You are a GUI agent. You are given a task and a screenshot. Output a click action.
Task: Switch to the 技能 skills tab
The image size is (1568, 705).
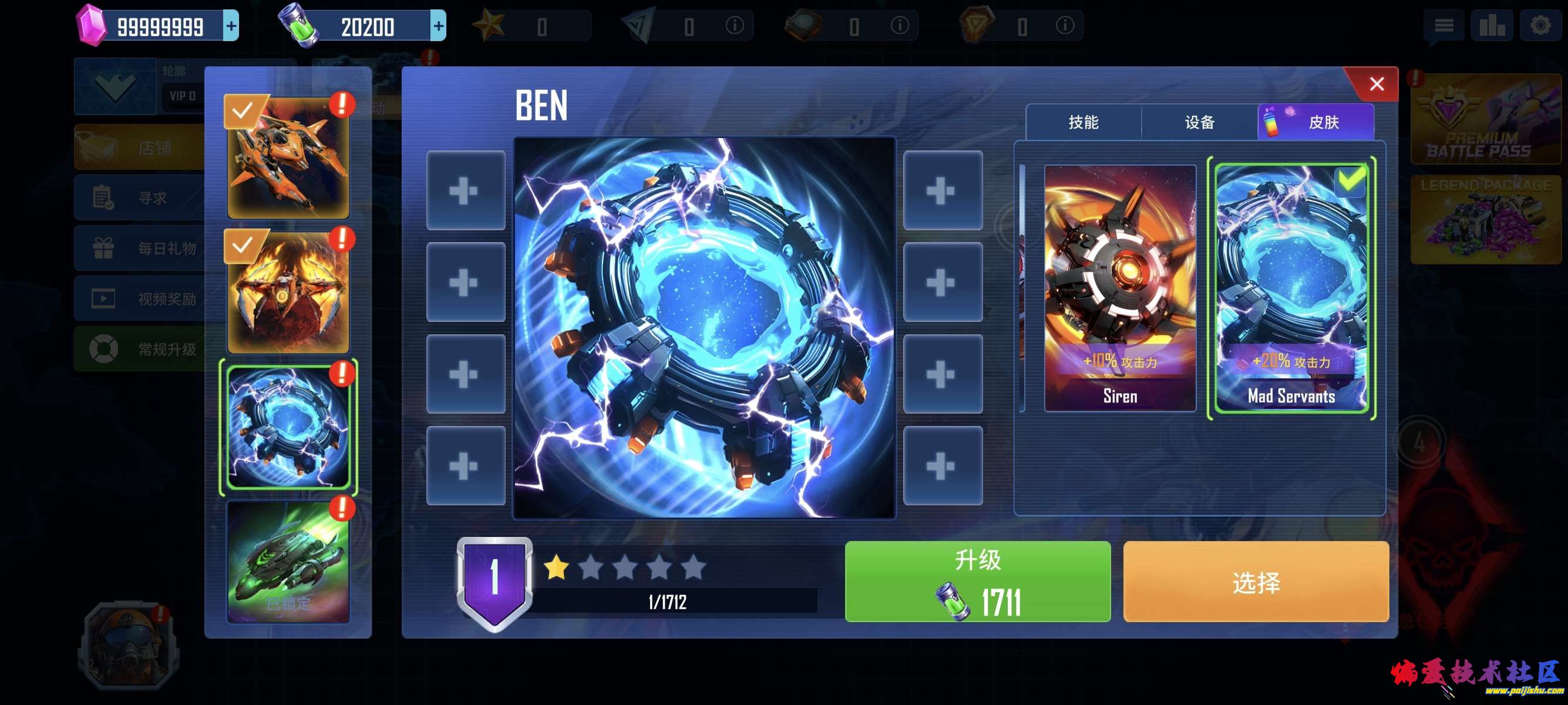point(1085,122)
